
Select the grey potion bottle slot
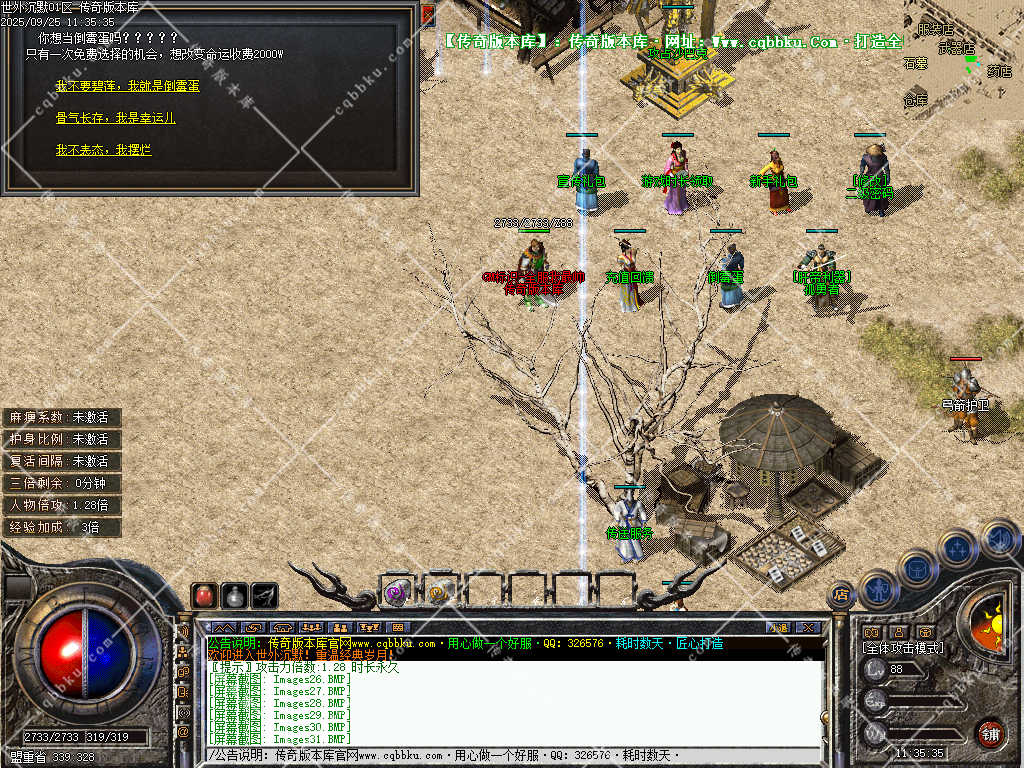(234, 595)
